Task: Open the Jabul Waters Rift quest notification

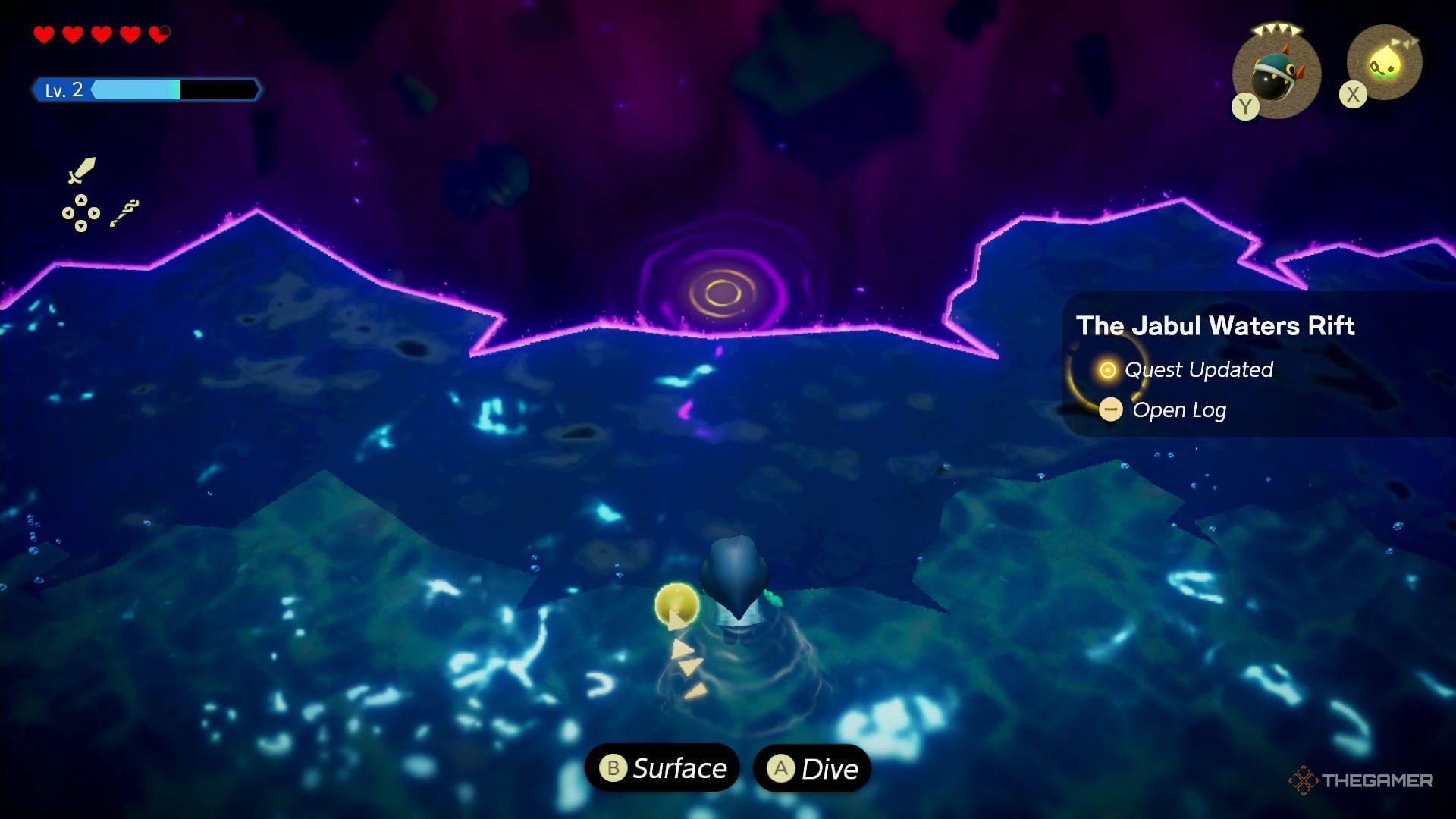Action: coord(1215,326)
